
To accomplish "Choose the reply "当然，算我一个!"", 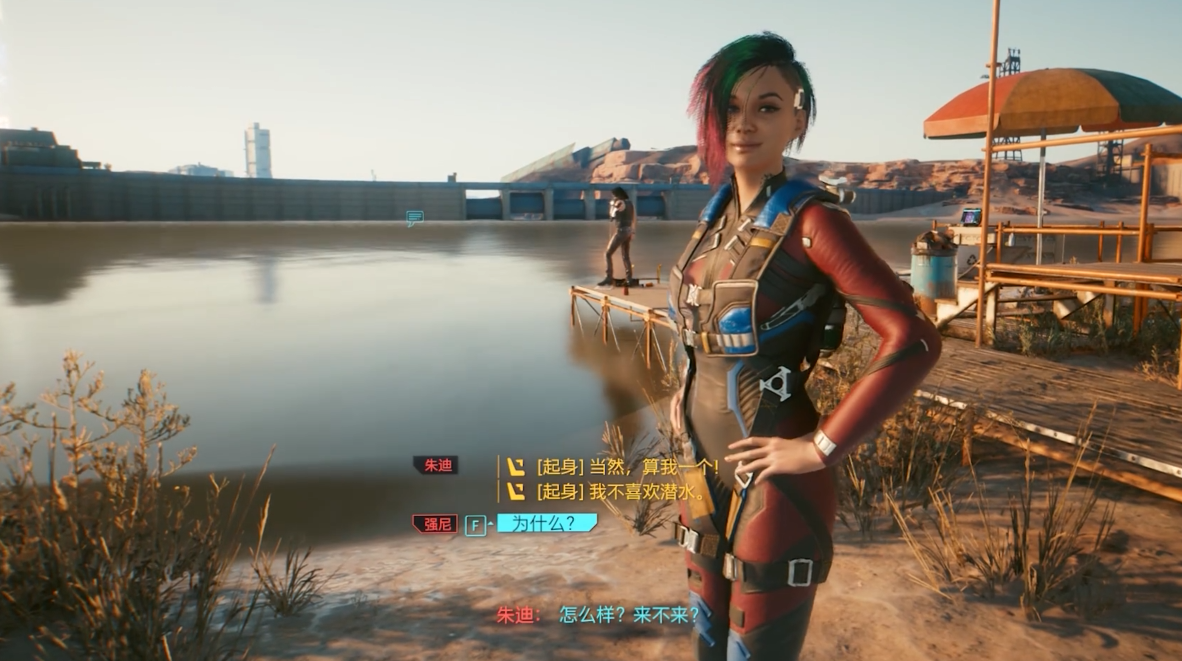I will 627,466.
